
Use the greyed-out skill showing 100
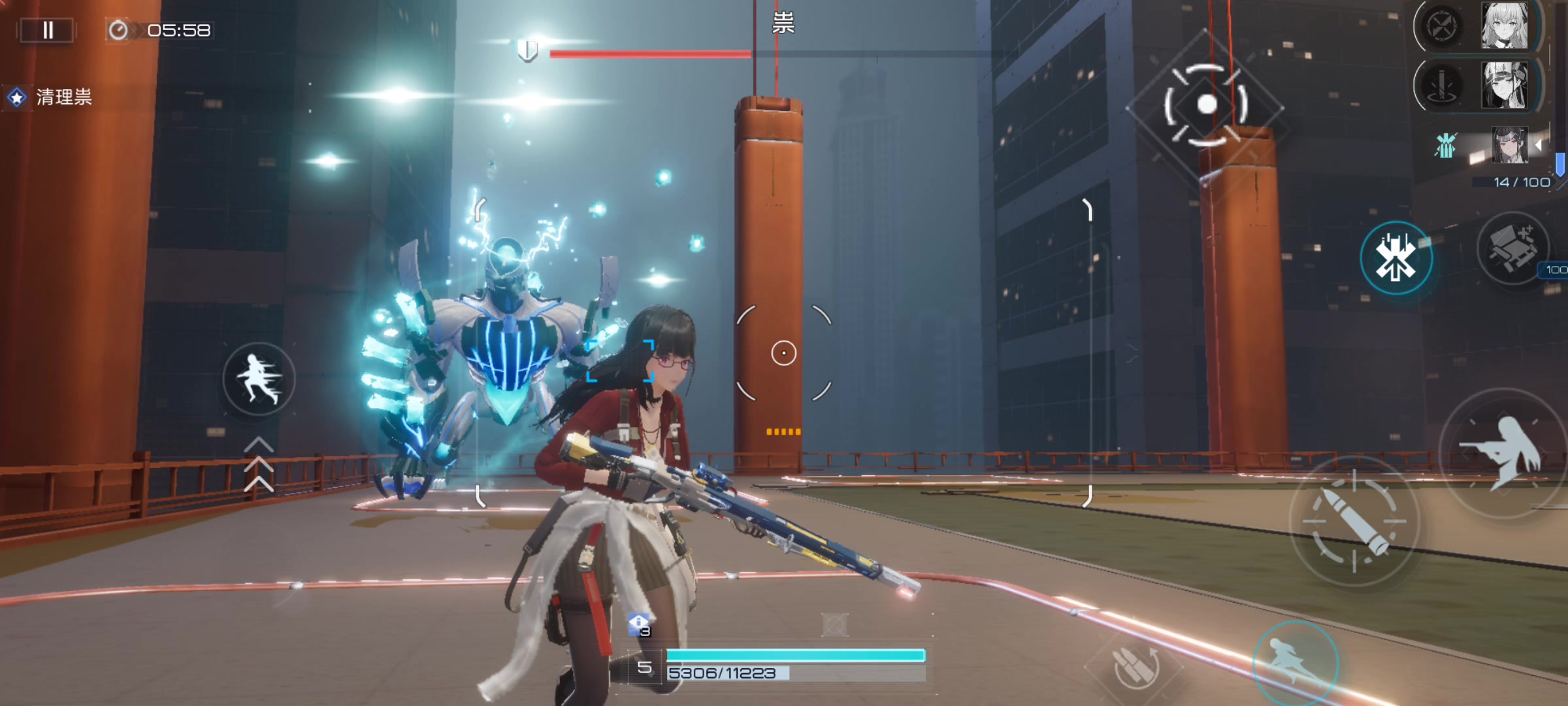tap(1512, 249)
